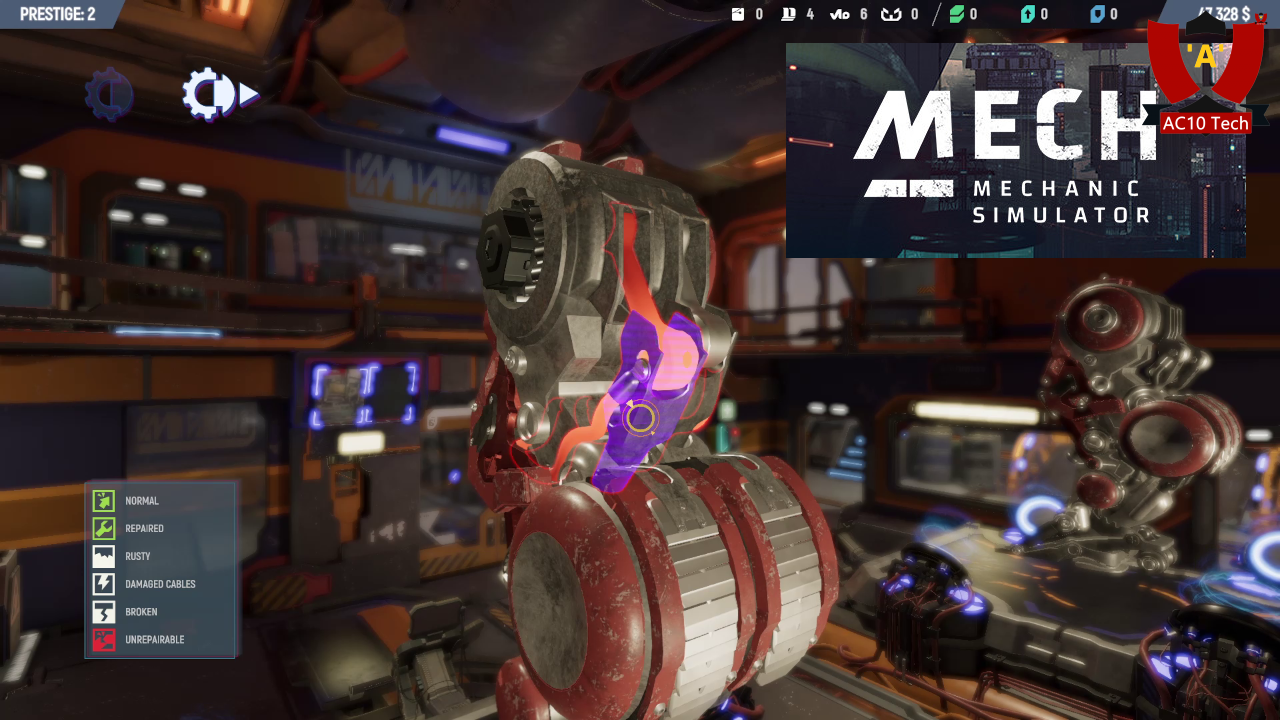Select the dimmed gear assemble mode icon
This screenshot has height=720, width=1280.
coord(108,95)
